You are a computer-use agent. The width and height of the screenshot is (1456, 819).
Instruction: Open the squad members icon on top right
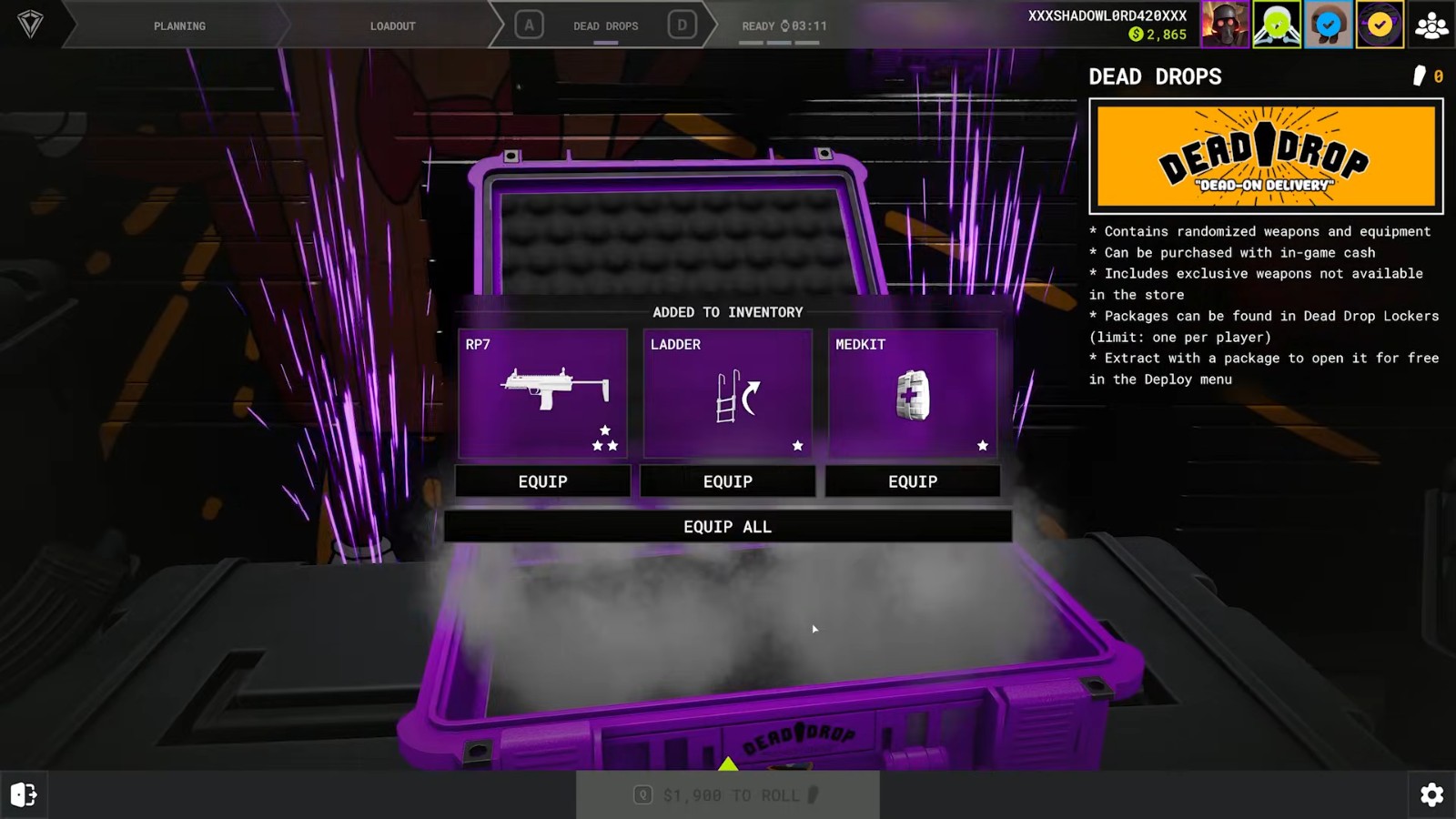[x=1430, y=25]
